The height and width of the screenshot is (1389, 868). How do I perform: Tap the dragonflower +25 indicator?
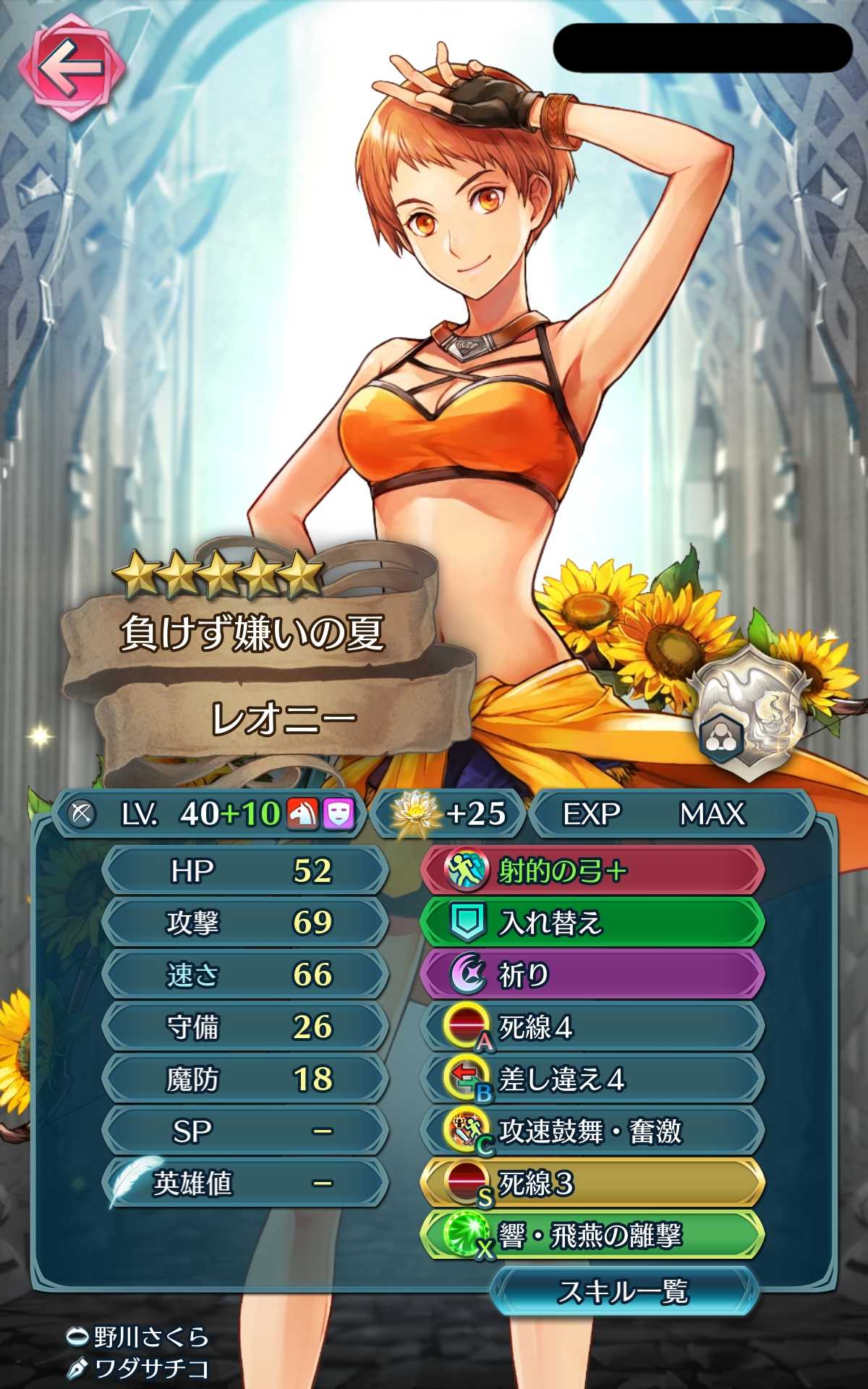point(448,814)
